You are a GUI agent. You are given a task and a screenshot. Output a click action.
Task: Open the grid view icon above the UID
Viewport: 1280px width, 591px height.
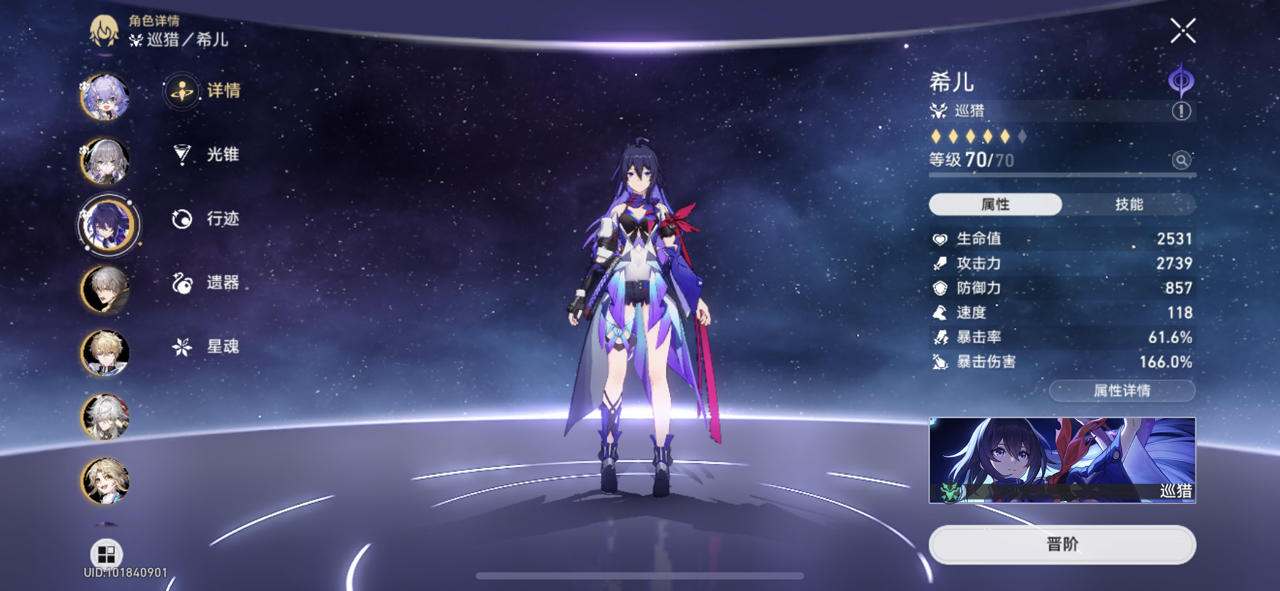[x=106, y=554]
